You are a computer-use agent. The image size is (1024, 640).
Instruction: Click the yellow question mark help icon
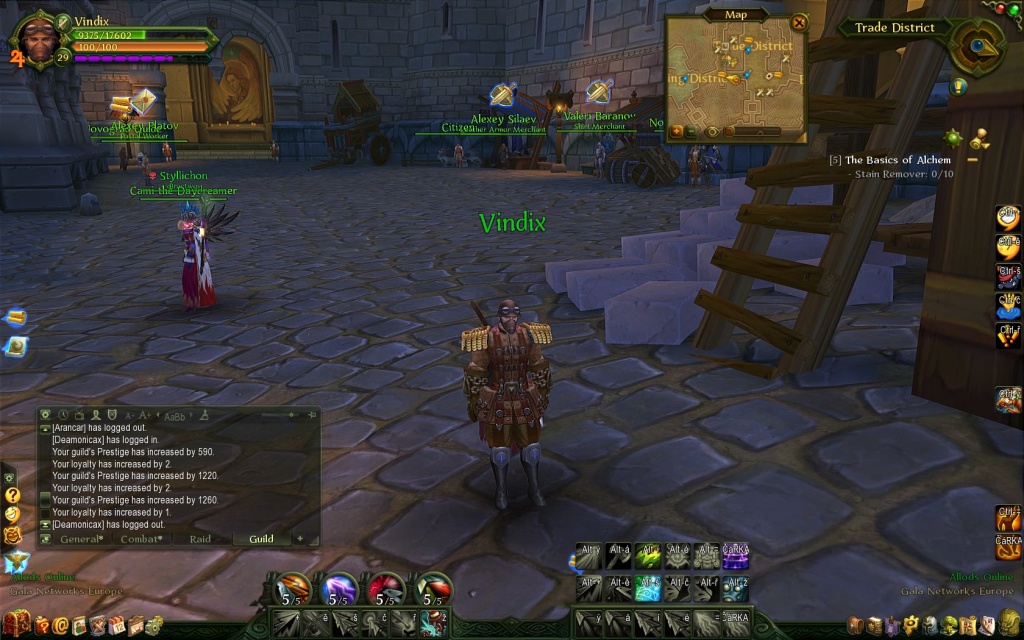click(x=12, y=495)
